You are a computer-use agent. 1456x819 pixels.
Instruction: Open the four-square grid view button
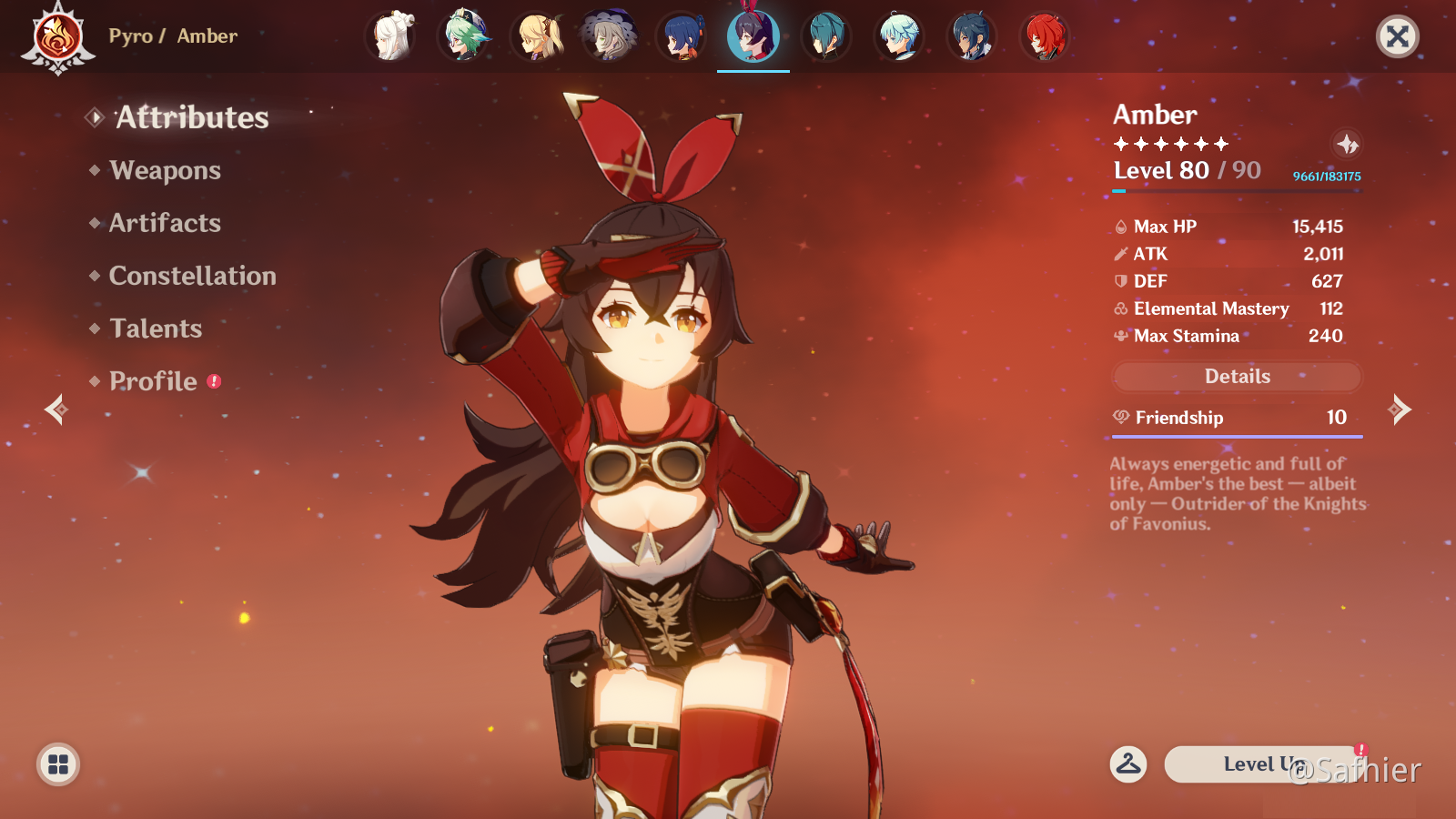pyautogui.click(x=58, y=764)
